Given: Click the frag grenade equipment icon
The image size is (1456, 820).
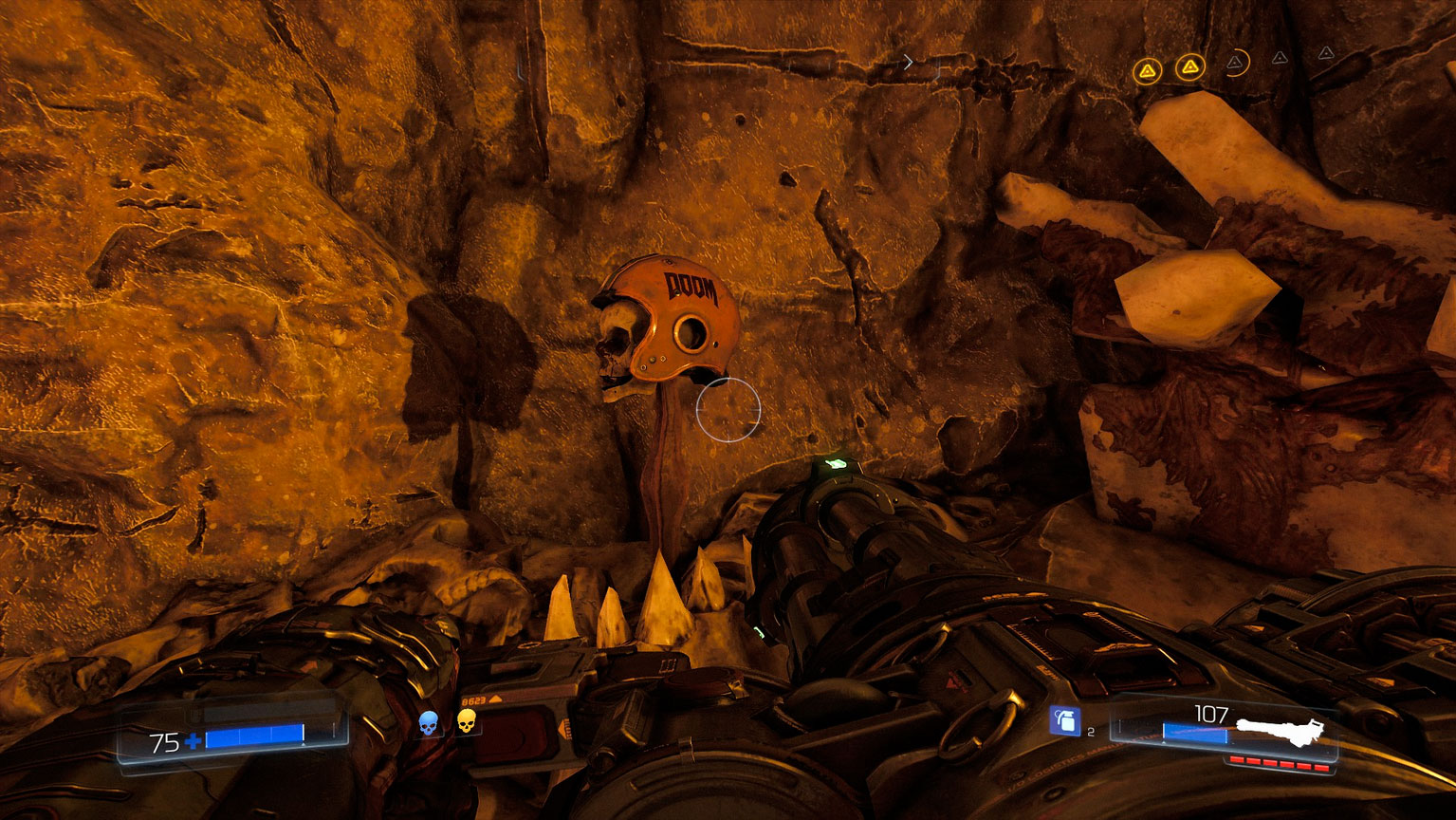Looking at the screenshot, I should point(1064,720).
